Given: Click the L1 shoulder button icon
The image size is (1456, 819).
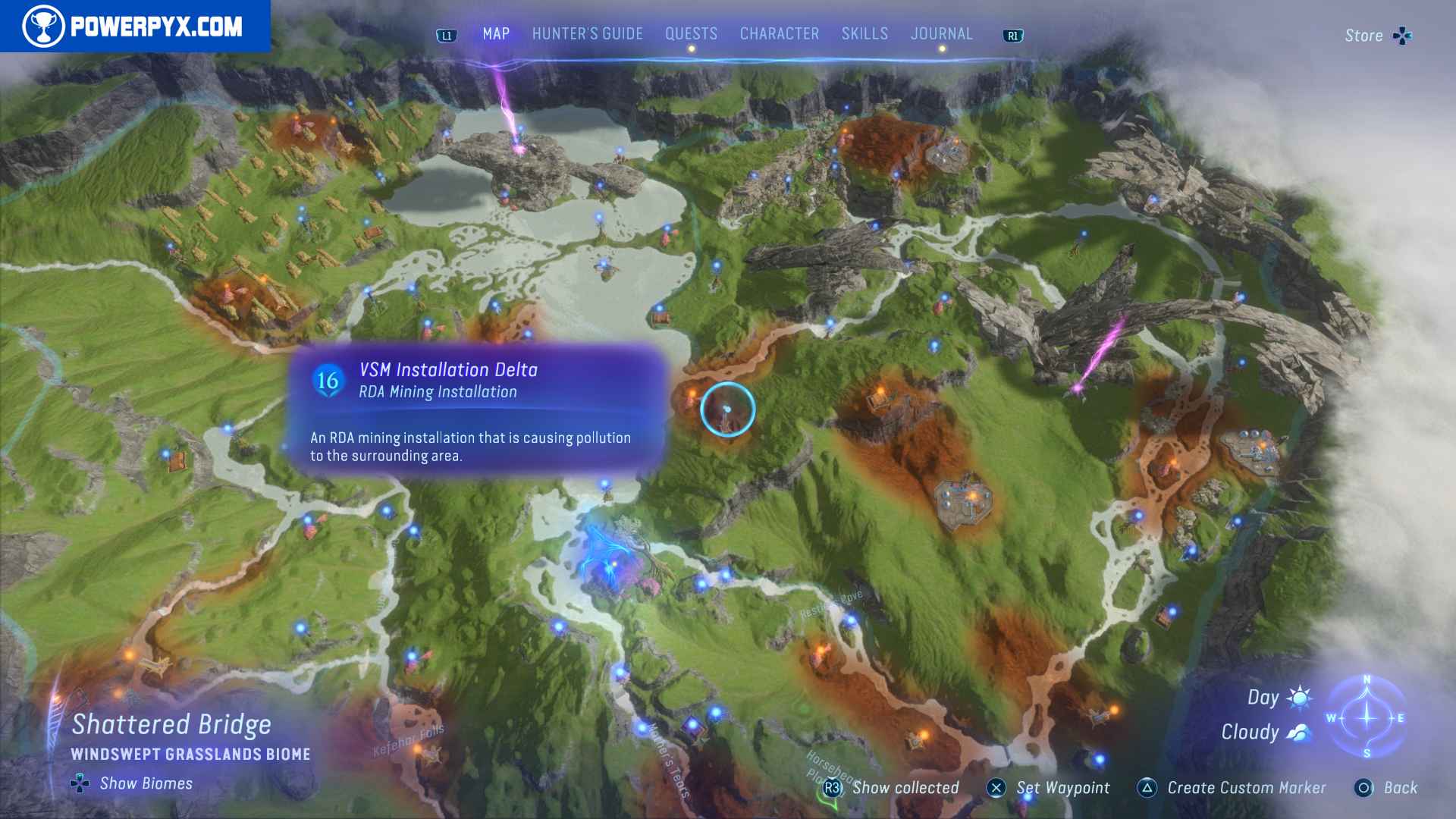Looking at the screenshot, I should (x=446, y=34).
